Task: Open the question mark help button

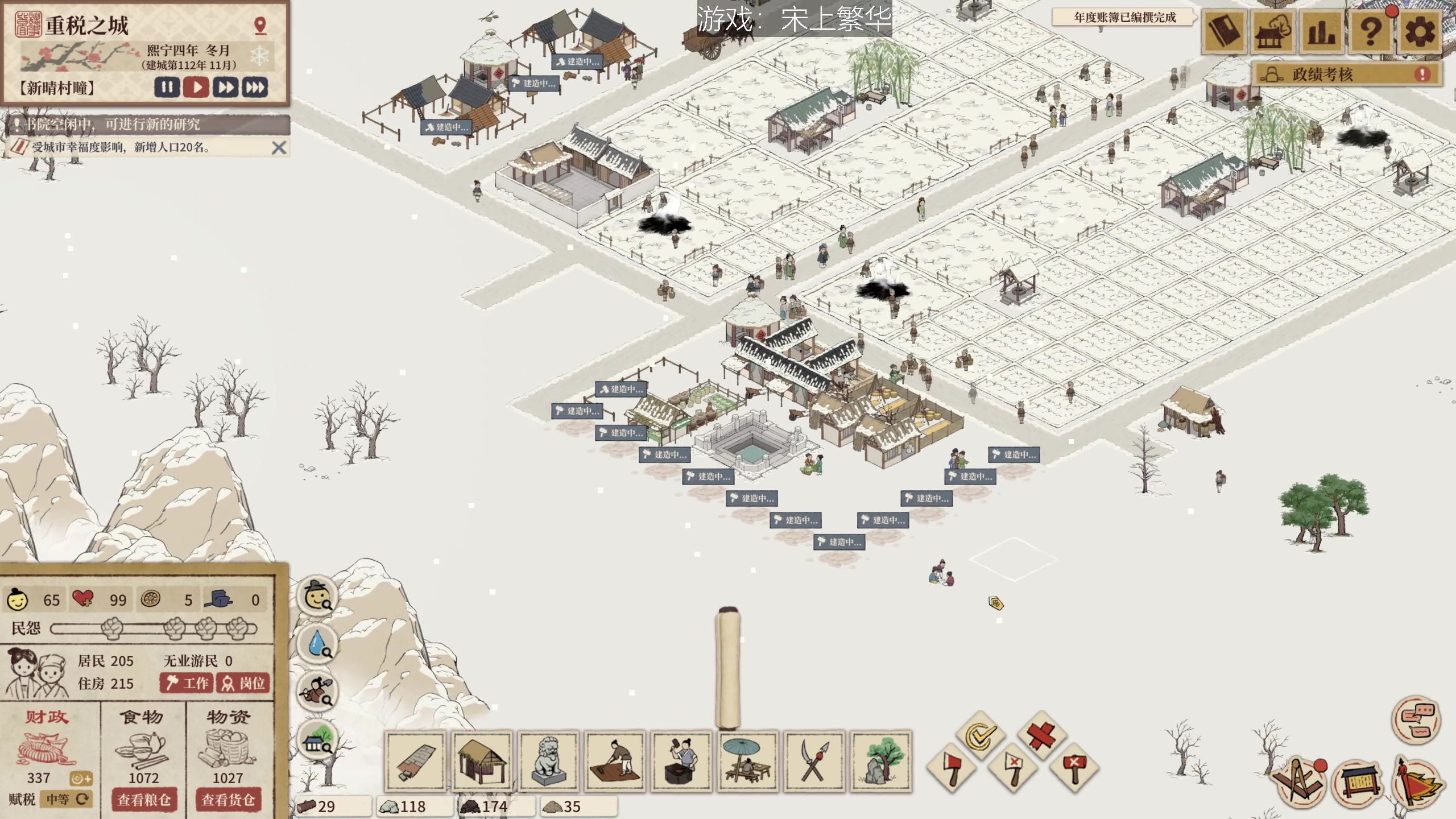Action: pyautogui.click(x=1370, y=32)
